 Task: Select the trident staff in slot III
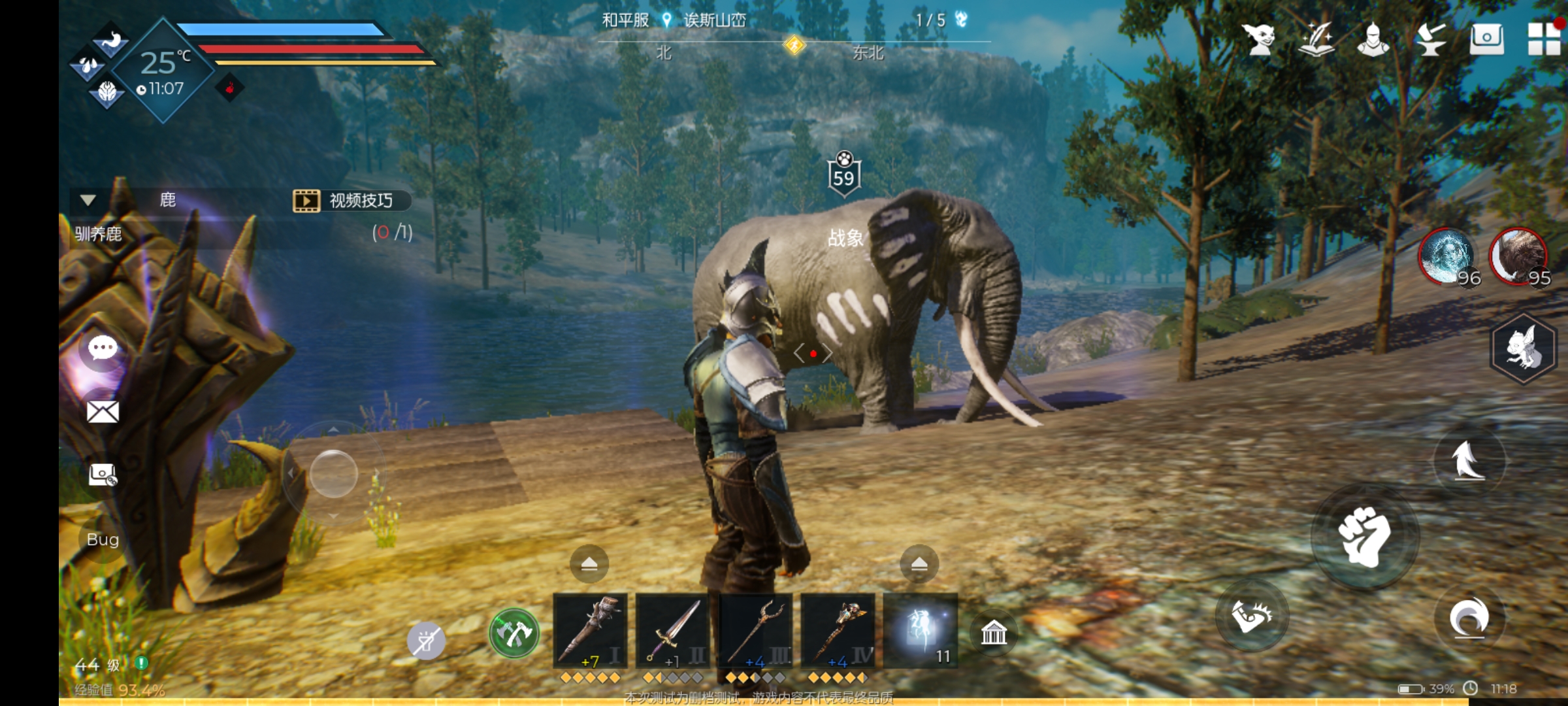click(x=755, y=631)
